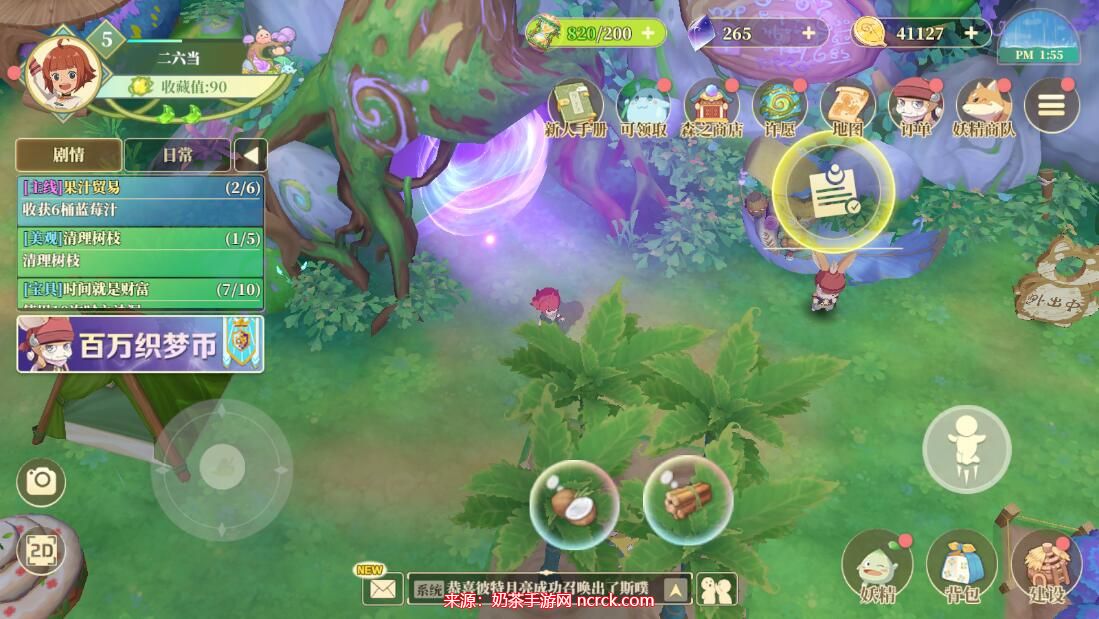Open the 百万织梦币 event banner
The height and width of the screenshot is (619, 1099).
pyautogui.click(x=140, y=345)
